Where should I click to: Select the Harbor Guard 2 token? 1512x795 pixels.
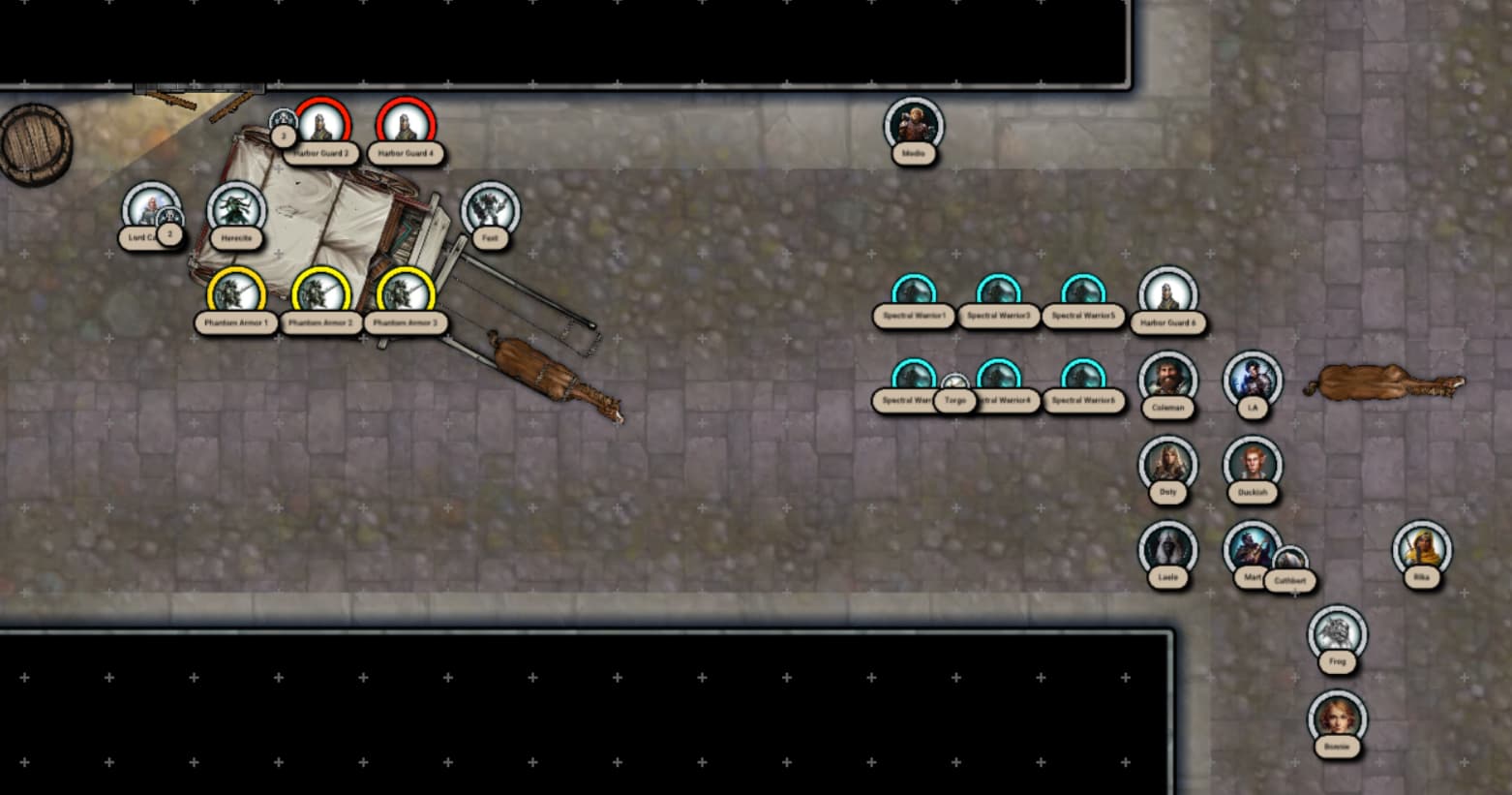[x=321, y=126]
